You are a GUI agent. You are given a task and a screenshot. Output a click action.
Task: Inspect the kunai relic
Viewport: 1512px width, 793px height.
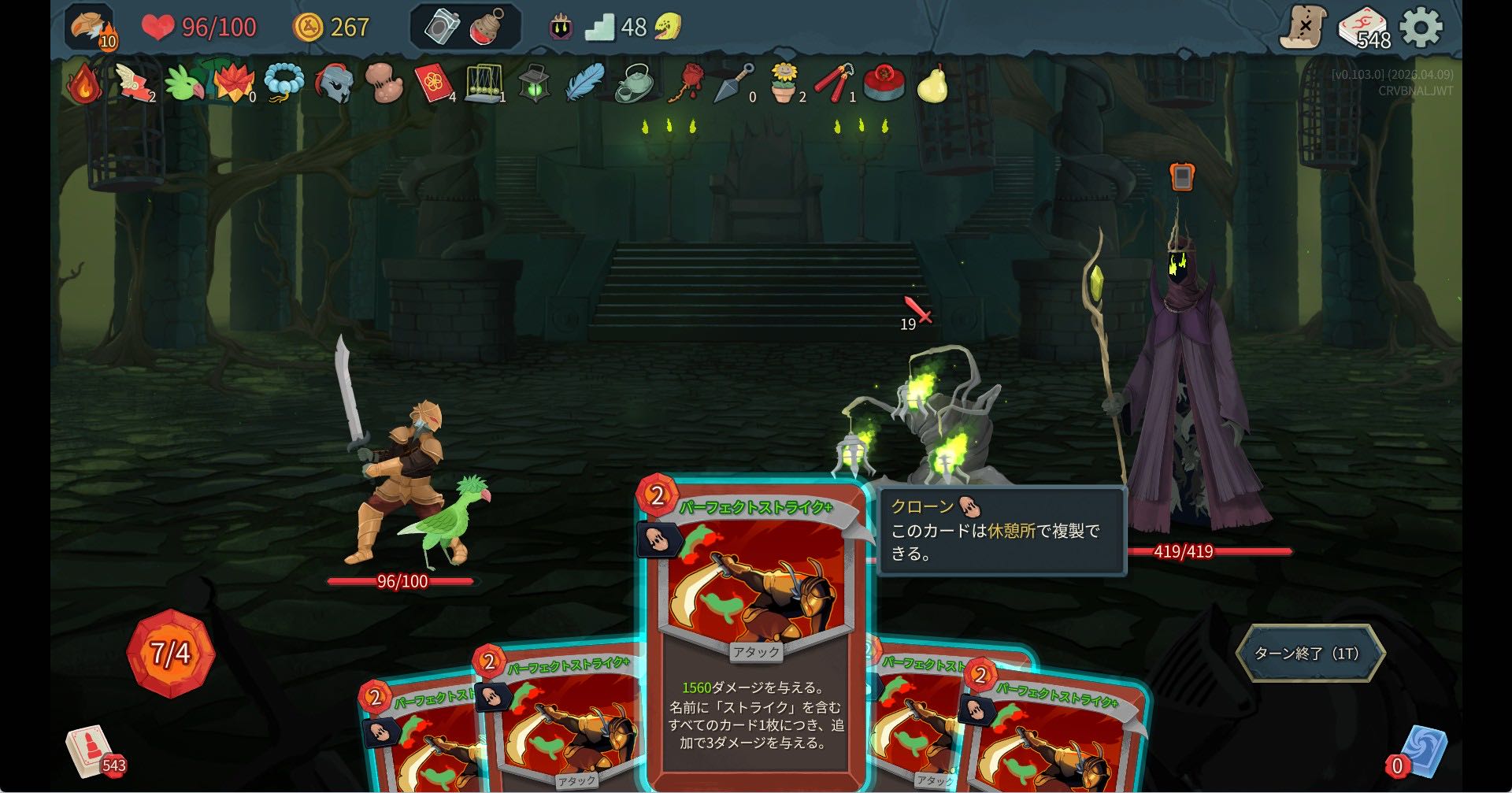733,83
